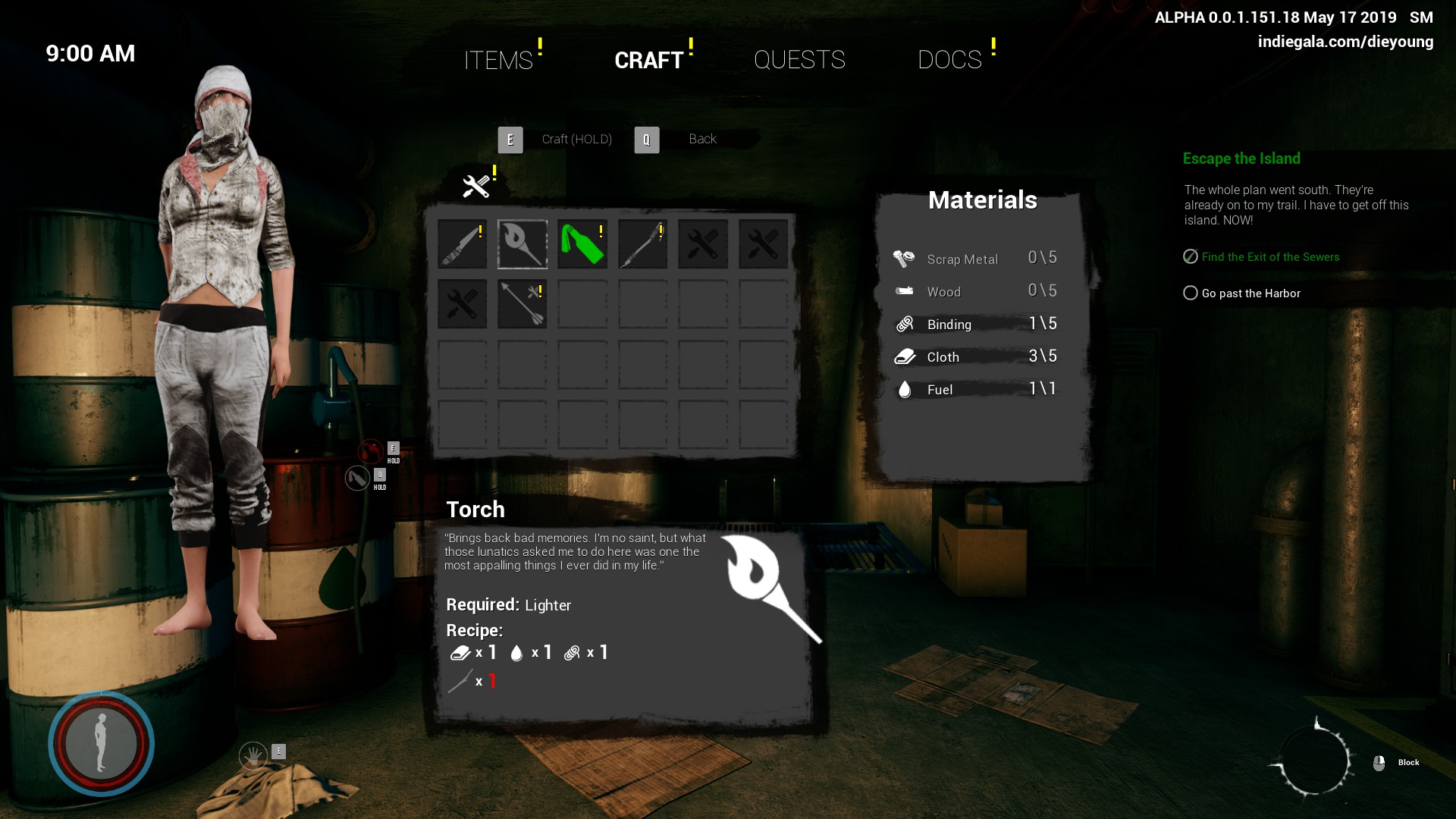Choose the Torch recipe slot
Image resolution: width=1456 pixels, height=819 pixels.
coord(522,244)
